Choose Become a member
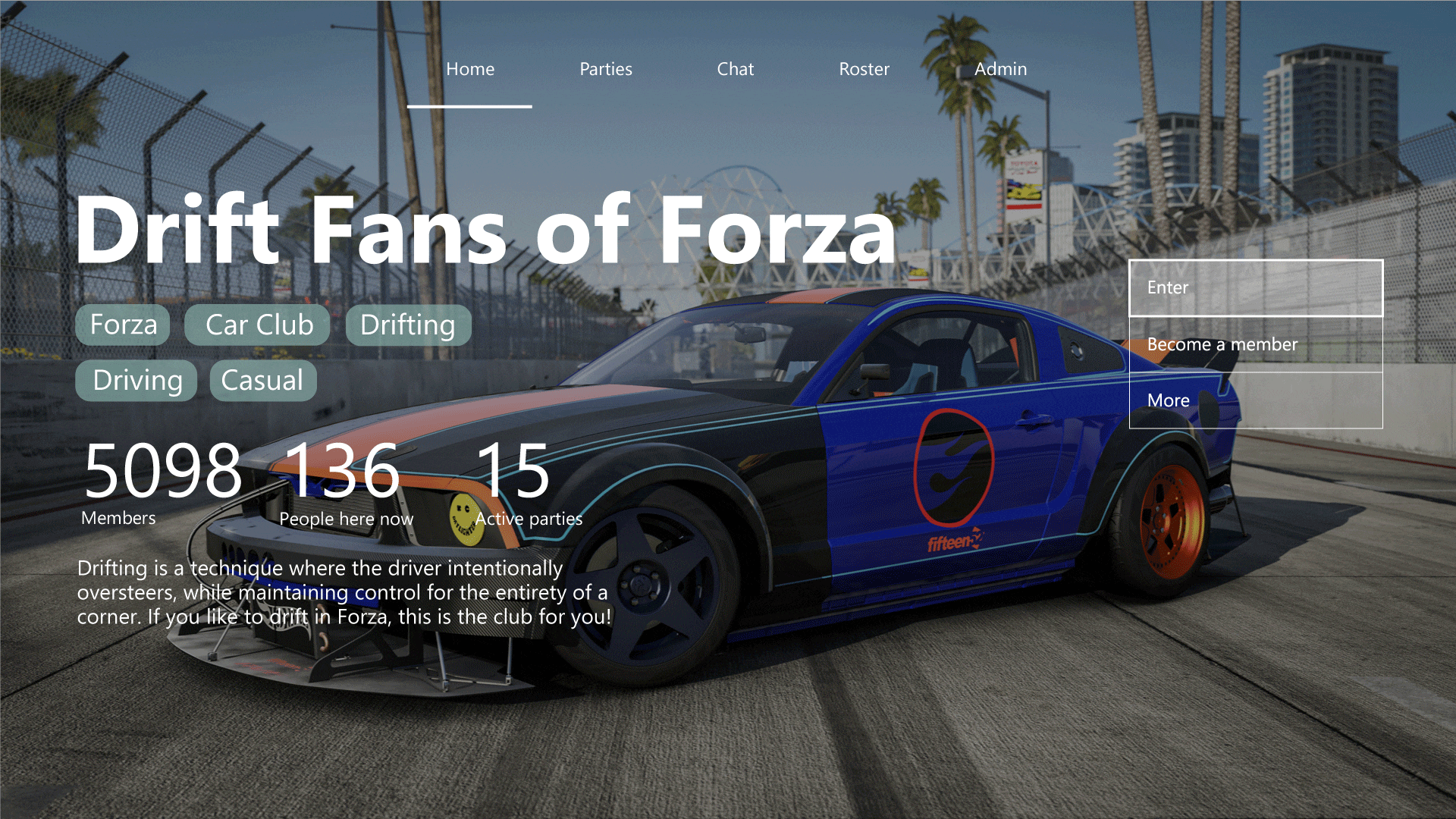This screenshot has width=1456, height=819. 1255,344
